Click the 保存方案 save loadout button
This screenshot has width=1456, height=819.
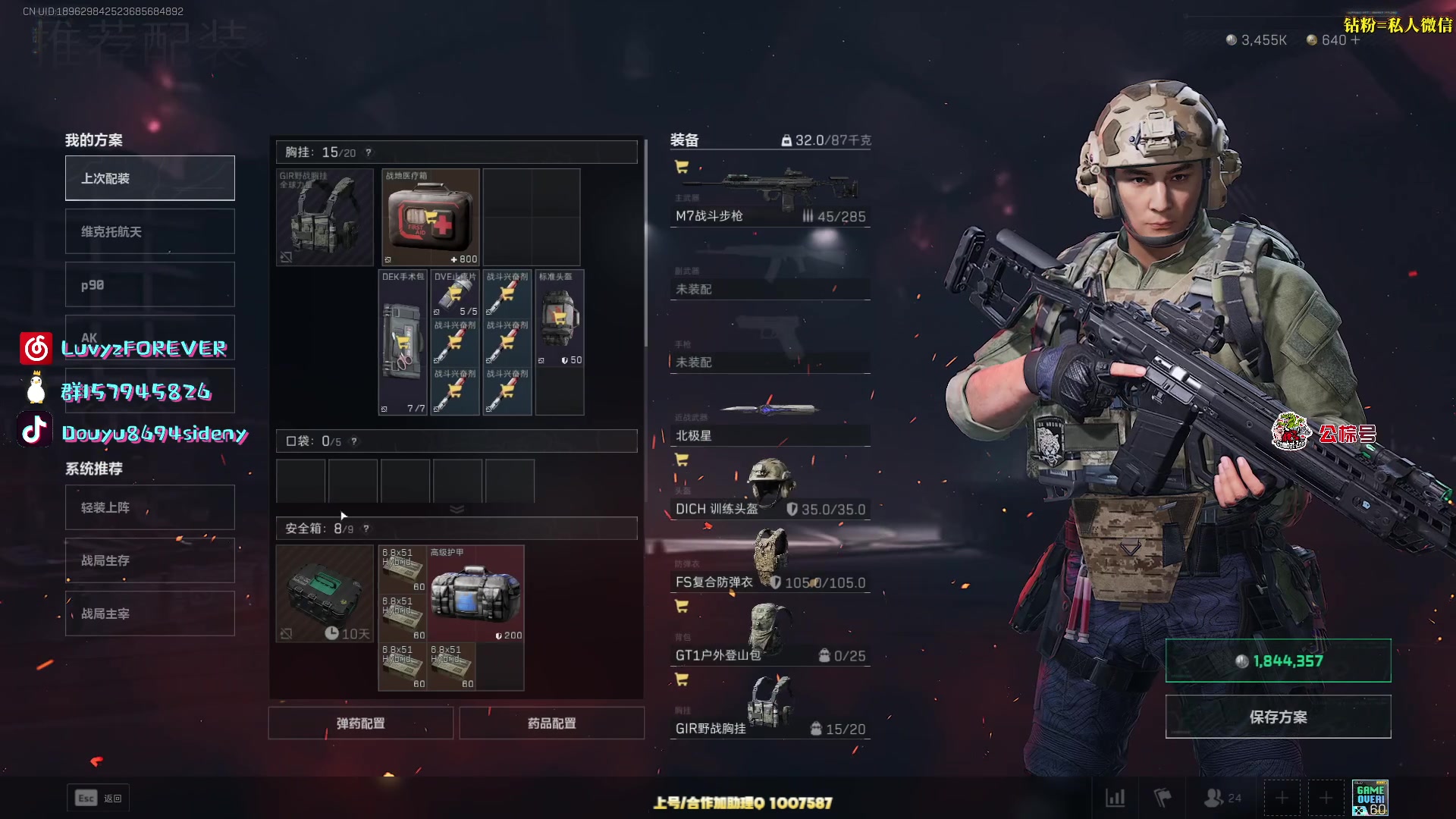[1278, 717]
